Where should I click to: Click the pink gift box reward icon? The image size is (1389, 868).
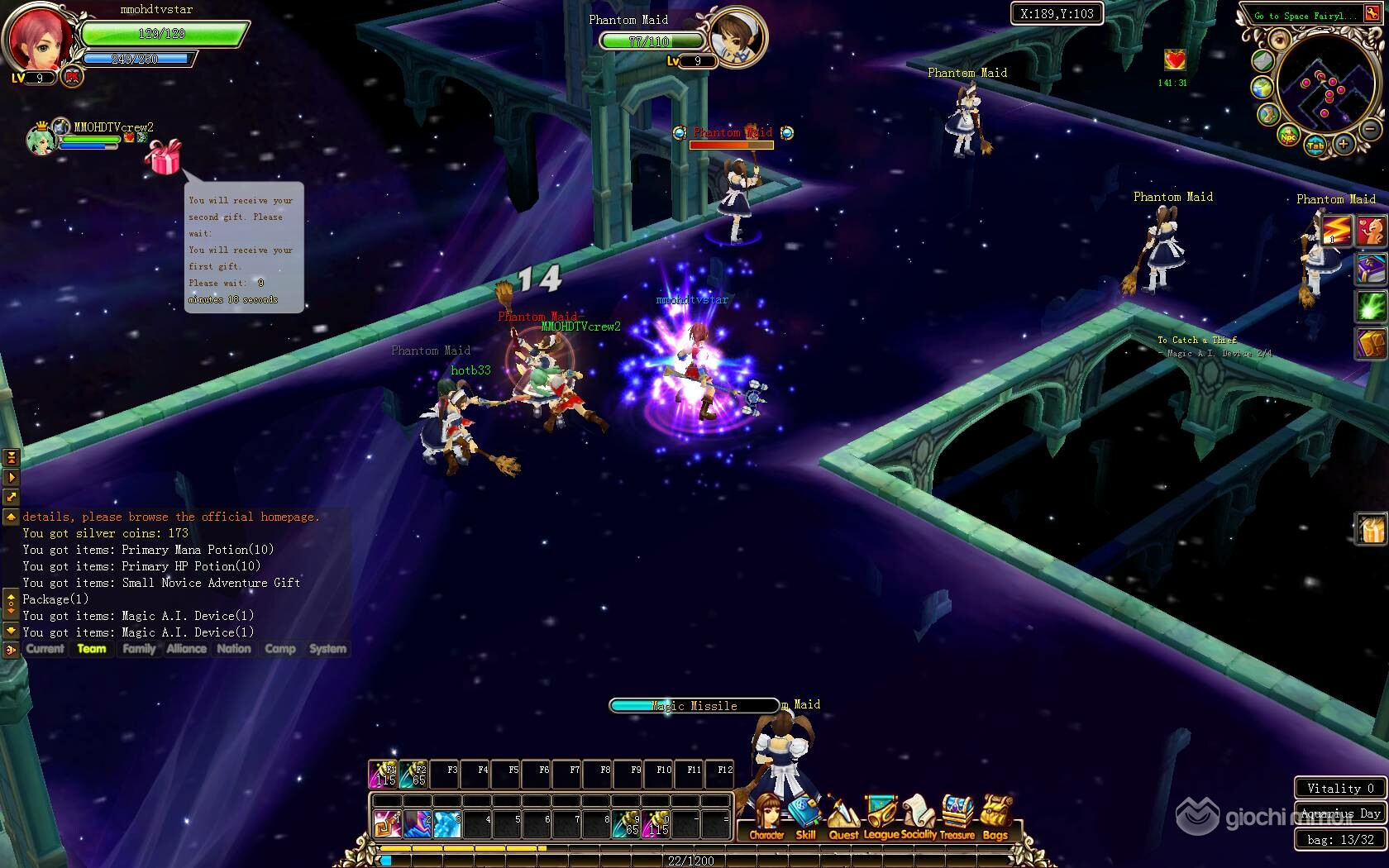click(163, 157)
